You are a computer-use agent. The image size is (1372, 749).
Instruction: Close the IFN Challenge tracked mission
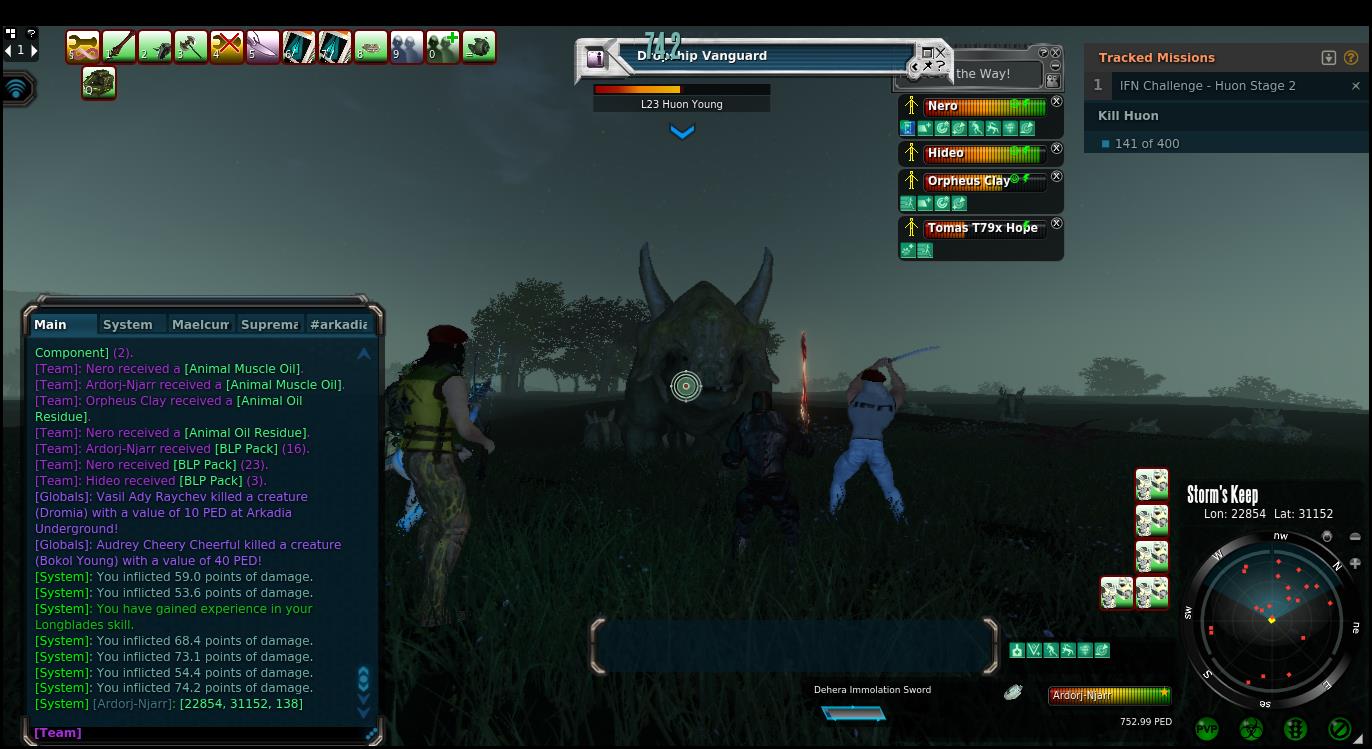(1355, 86)
